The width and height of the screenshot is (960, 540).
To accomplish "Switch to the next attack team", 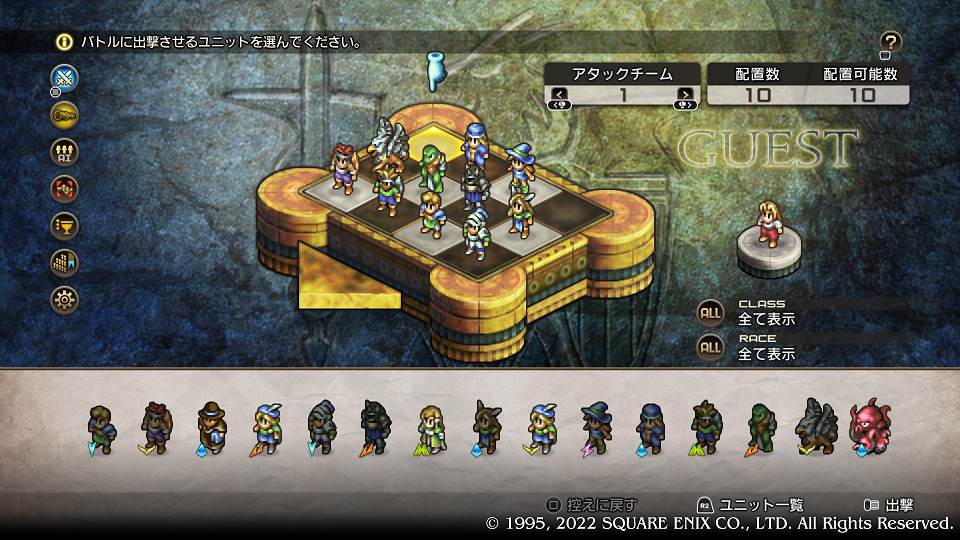I will click(x=685, y=96).
